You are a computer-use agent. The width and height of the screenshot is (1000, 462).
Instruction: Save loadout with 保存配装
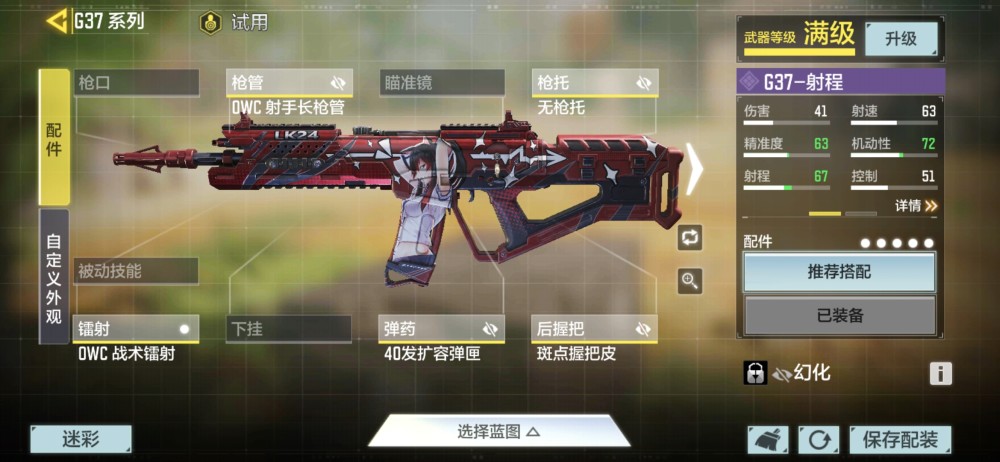click(900, 439)
